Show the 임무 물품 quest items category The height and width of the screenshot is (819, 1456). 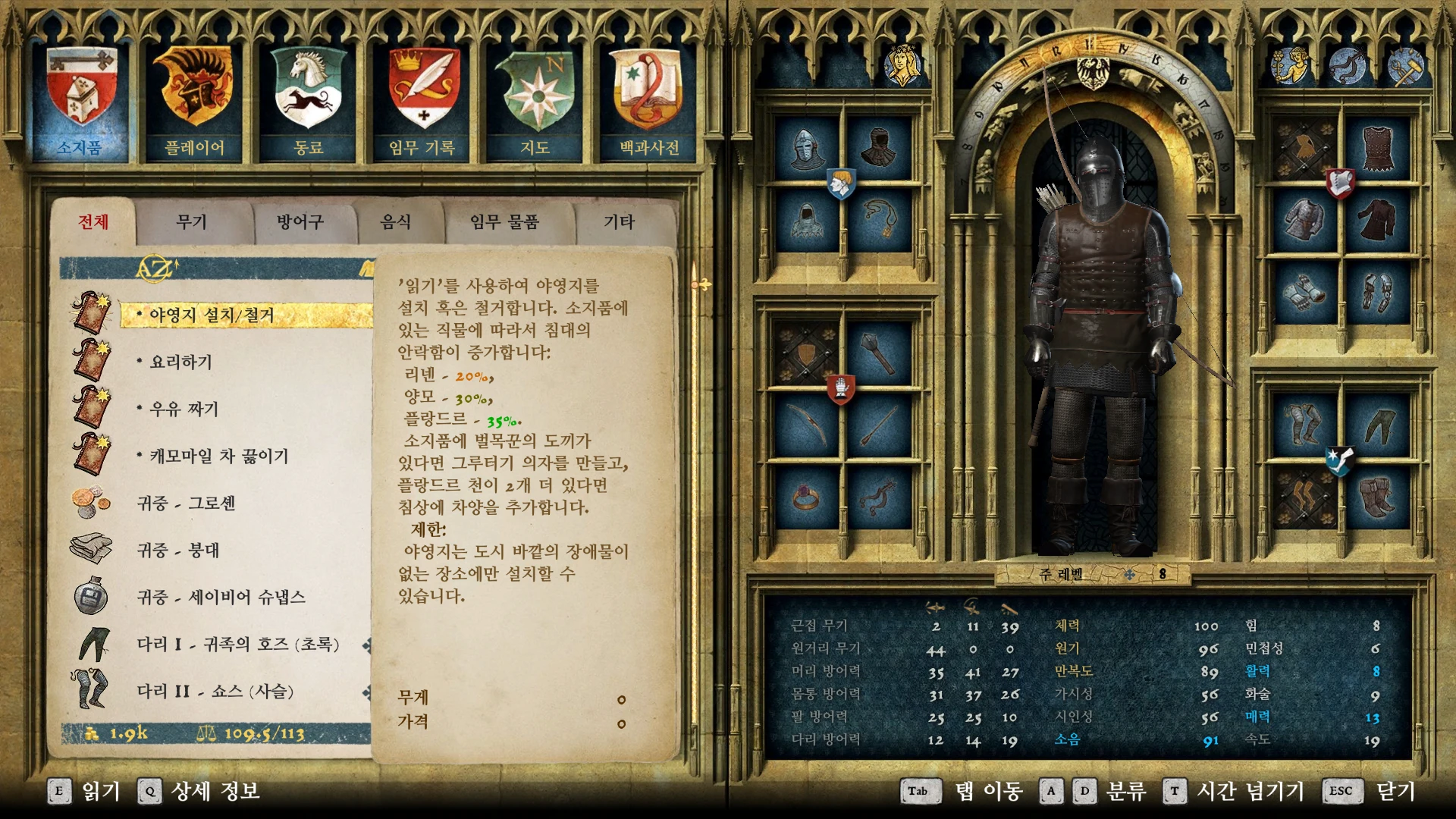pos(504,222)
